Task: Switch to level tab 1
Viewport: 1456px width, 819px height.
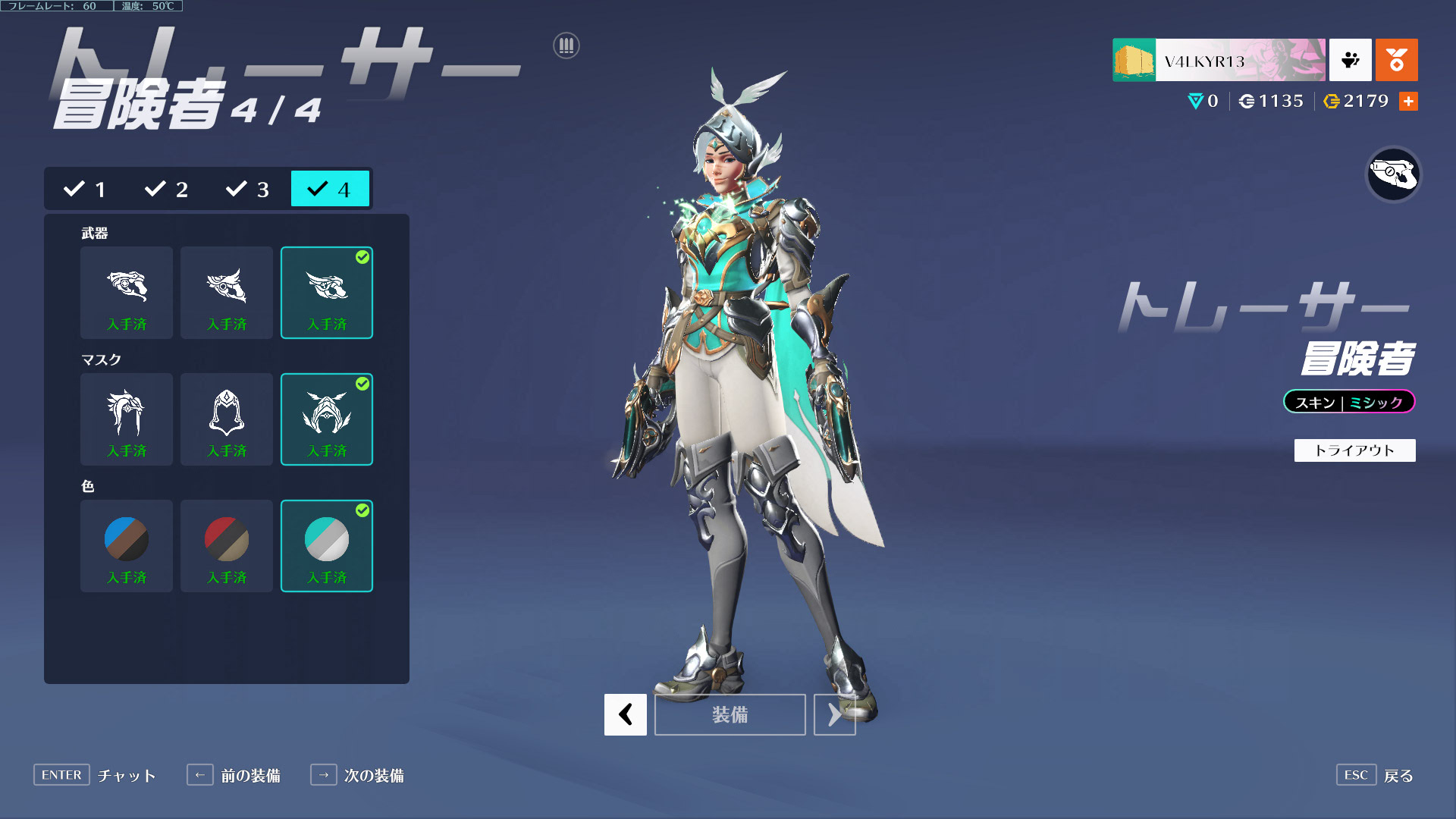Action: click(85, 189)
